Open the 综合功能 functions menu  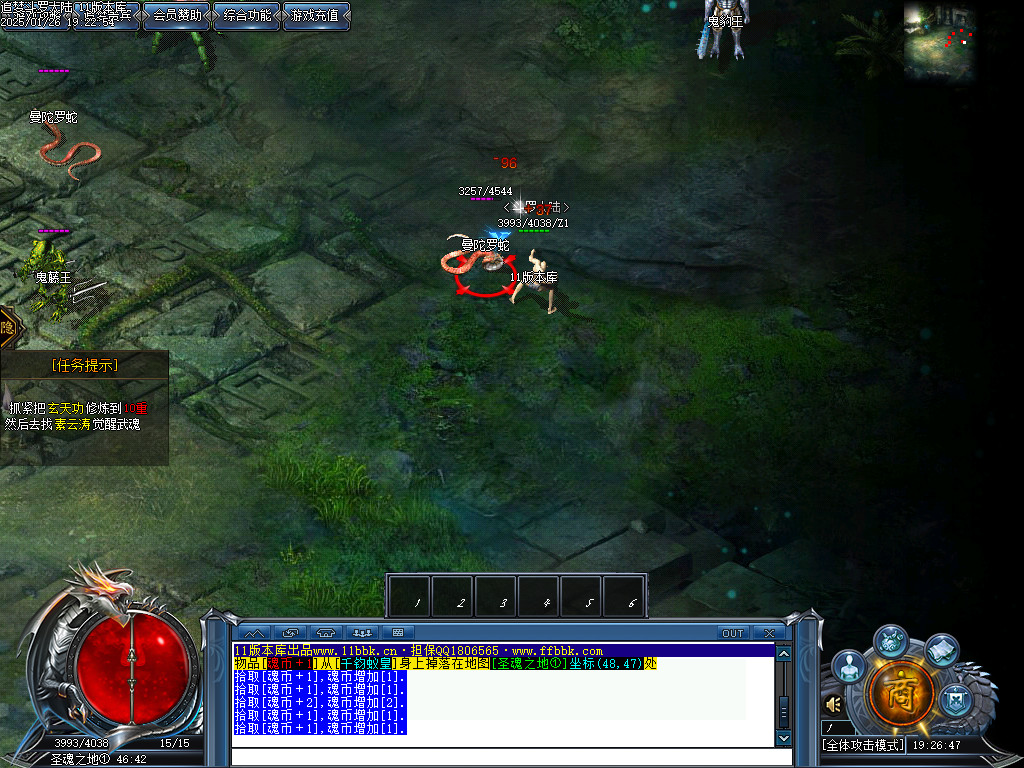[x=247, y=15]
